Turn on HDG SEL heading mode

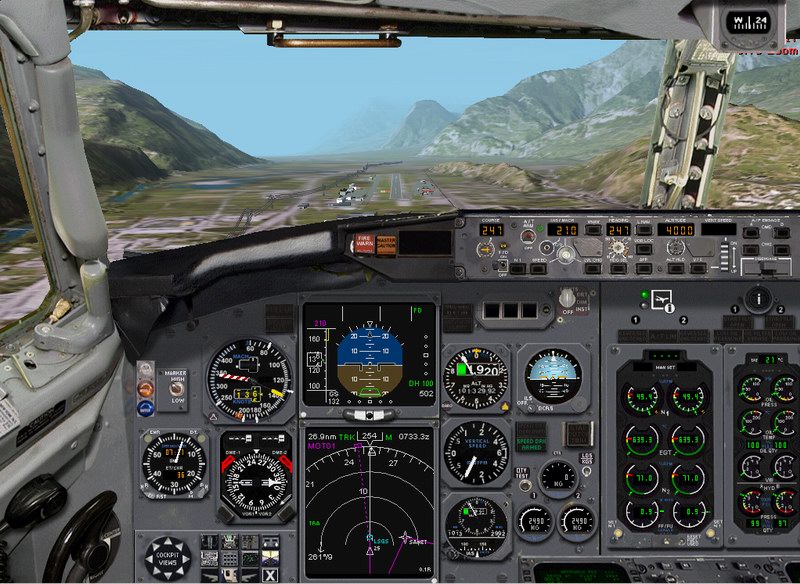618,267
